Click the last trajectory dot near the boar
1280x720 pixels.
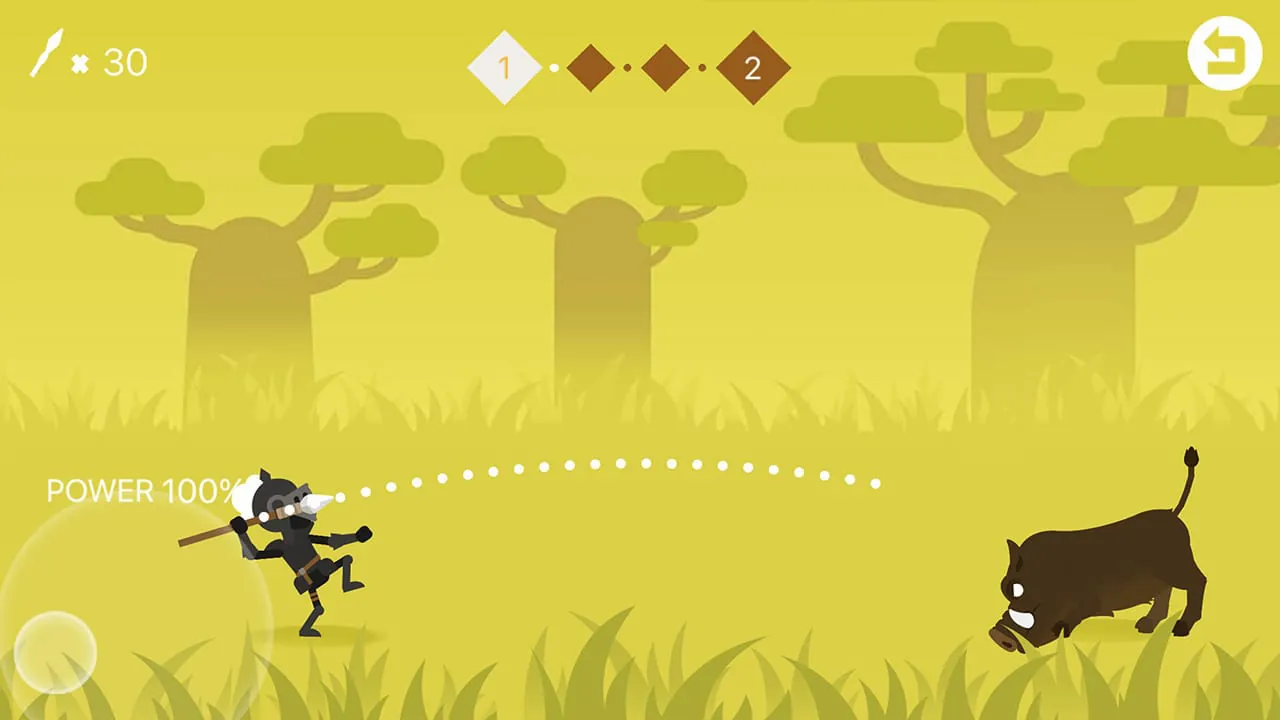click(876, 484)
